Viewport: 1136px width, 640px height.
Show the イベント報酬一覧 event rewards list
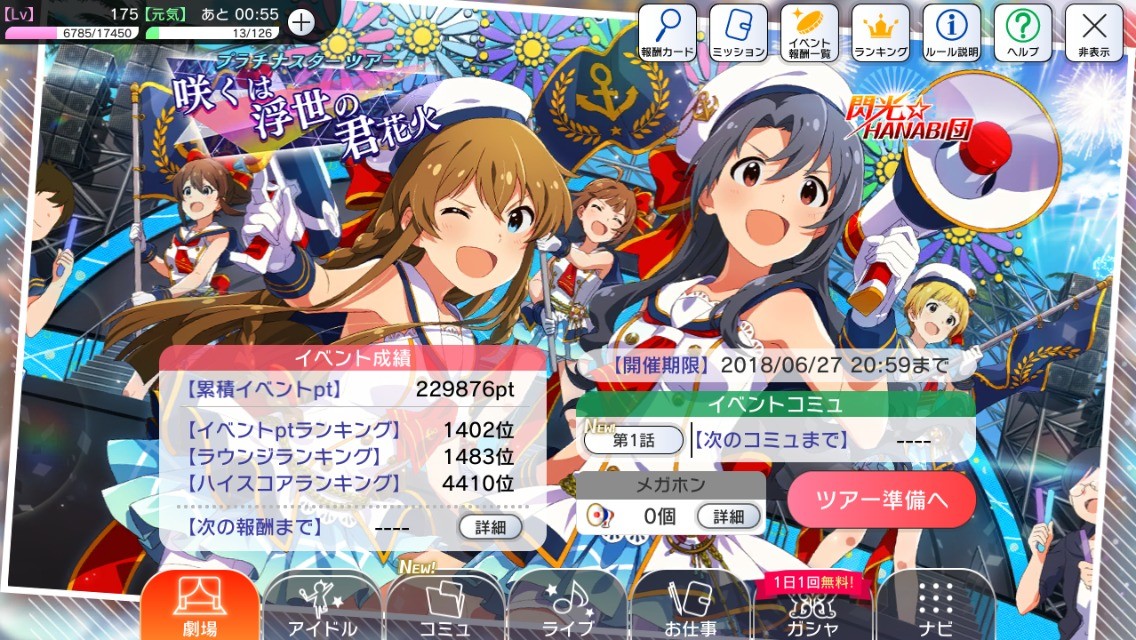click(x=810, y=32)
